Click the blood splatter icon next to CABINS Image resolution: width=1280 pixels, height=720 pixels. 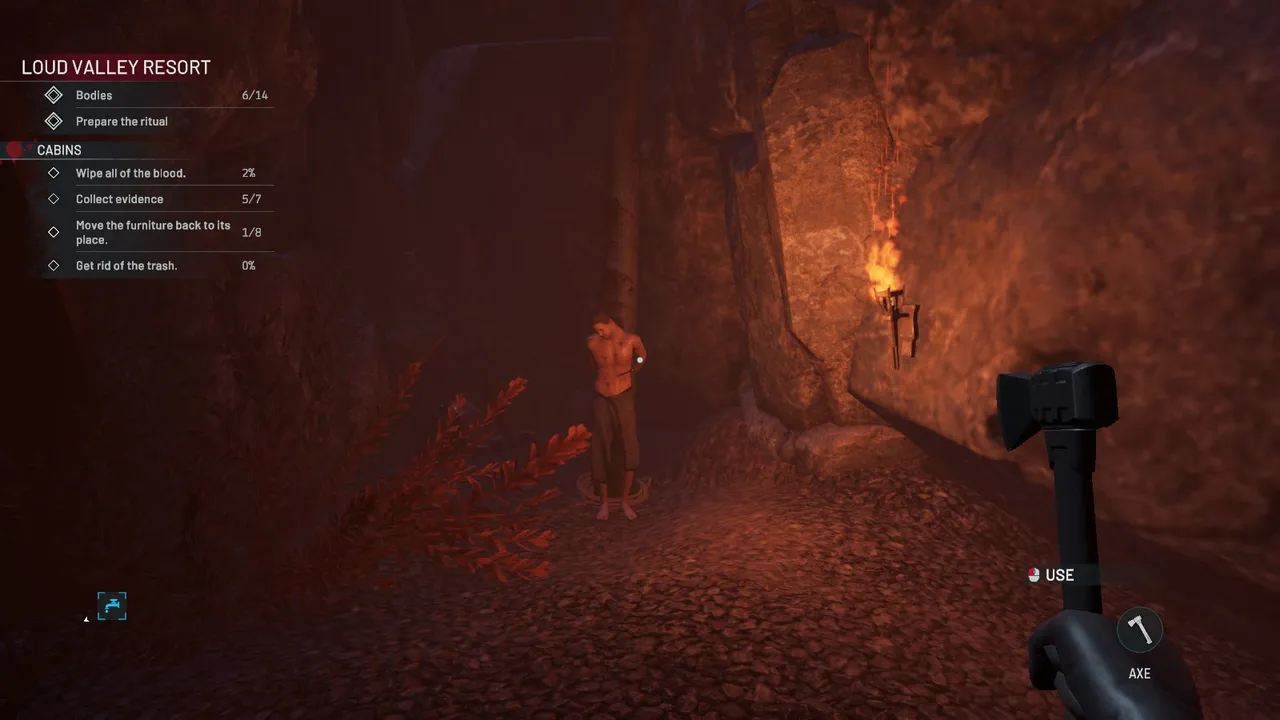coord(15,149)
